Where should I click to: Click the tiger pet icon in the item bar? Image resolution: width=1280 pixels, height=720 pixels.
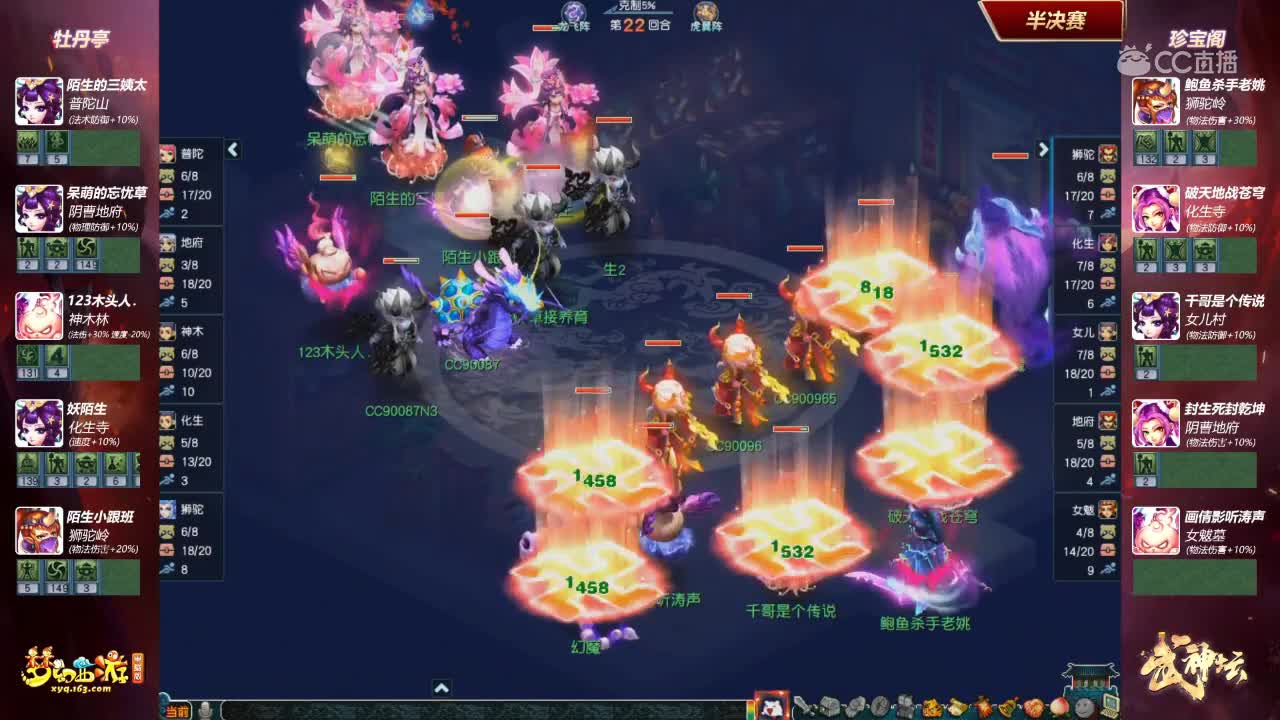(930, 706)
